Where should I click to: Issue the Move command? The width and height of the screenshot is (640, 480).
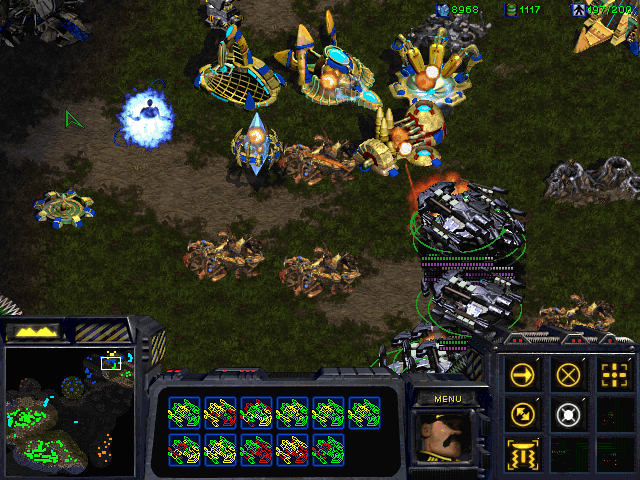pos(523,375)
